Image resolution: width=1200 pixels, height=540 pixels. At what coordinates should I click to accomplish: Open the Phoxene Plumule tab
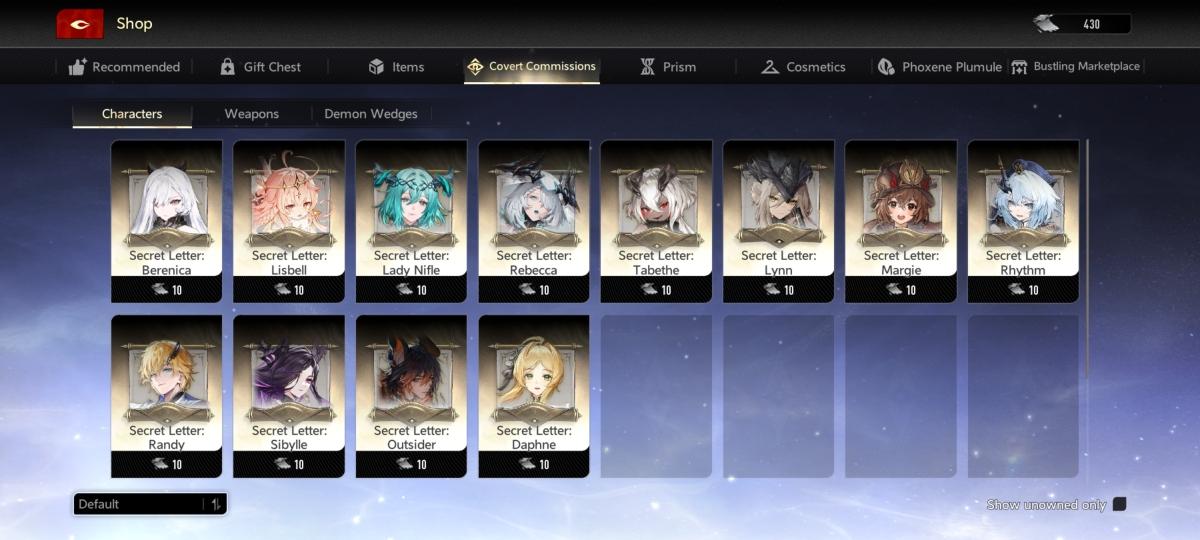(939, 67)
